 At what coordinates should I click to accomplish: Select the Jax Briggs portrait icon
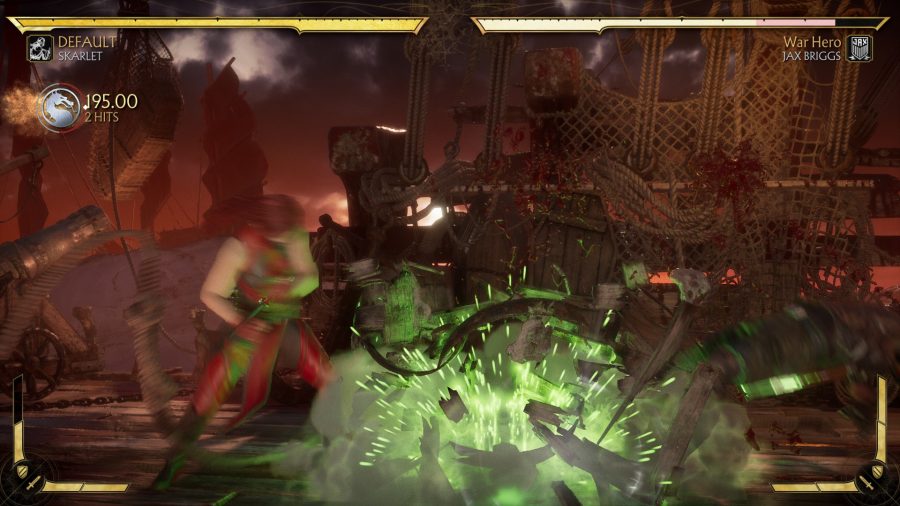tap(859, 48)
